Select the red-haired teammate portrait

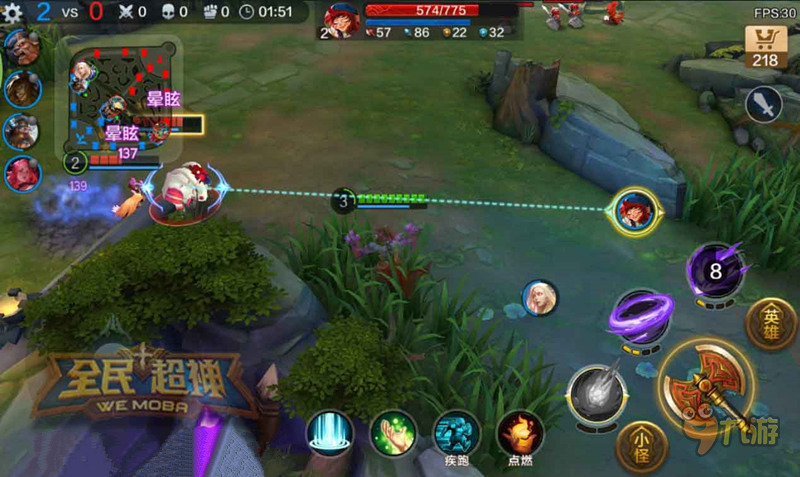22,174
